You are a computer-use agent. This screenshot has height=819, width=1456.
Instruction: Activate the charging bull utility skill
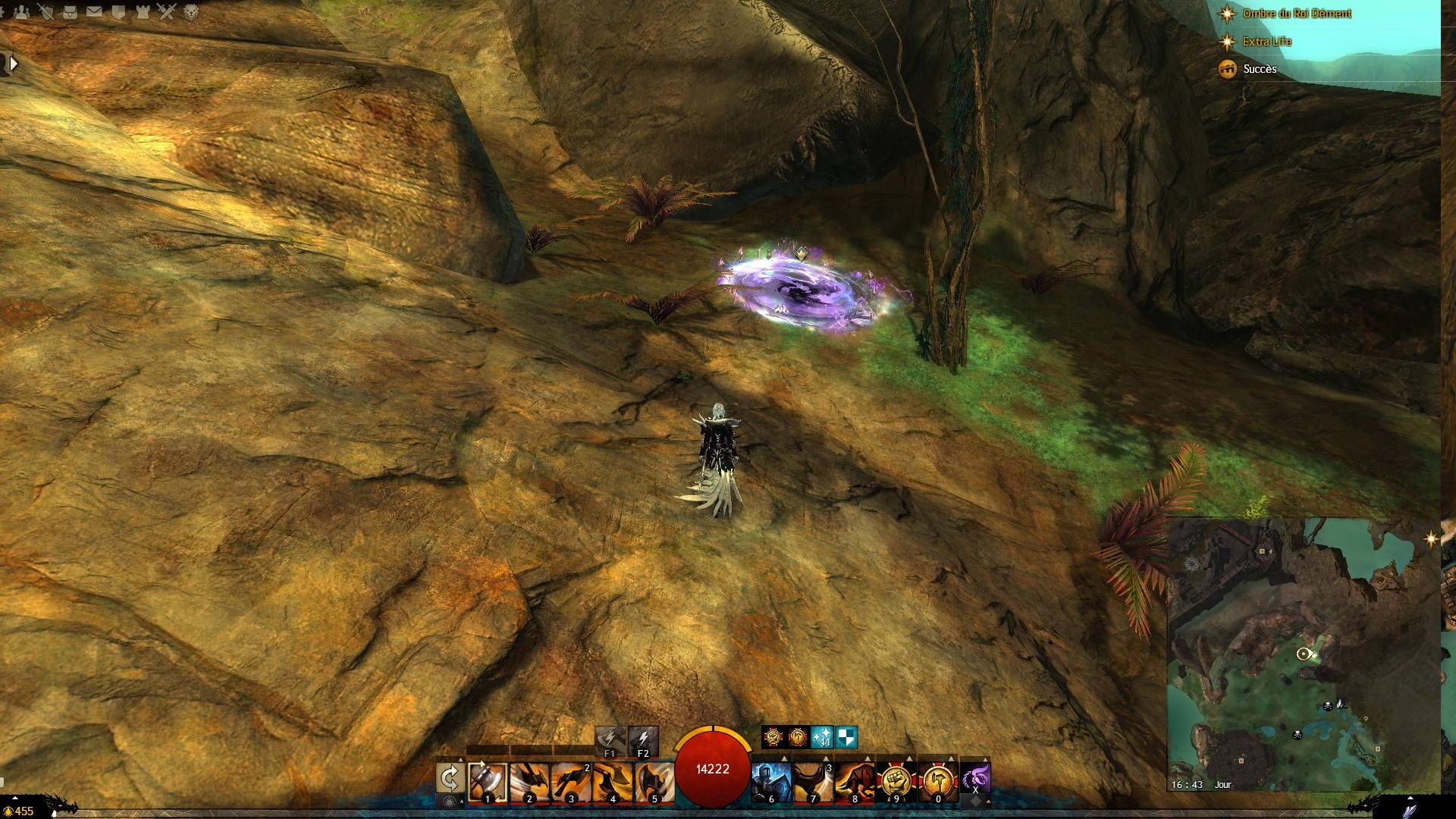tap(854, 781)
